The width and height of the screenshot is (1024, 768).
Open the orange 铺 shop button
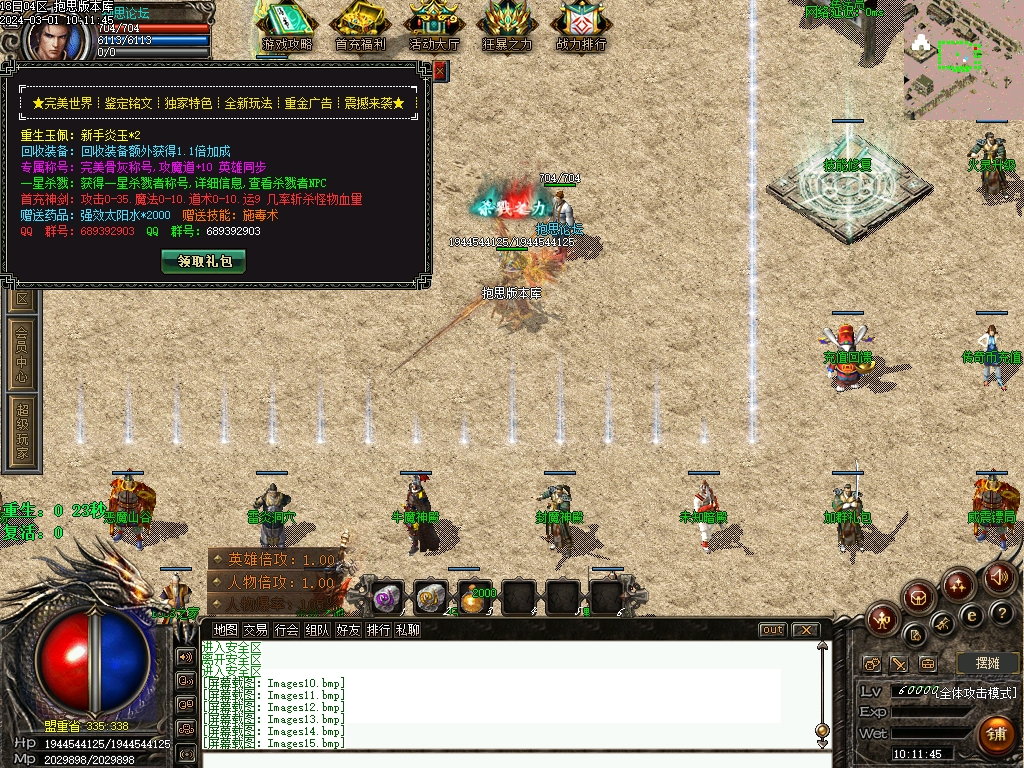[x=996, y=733]
